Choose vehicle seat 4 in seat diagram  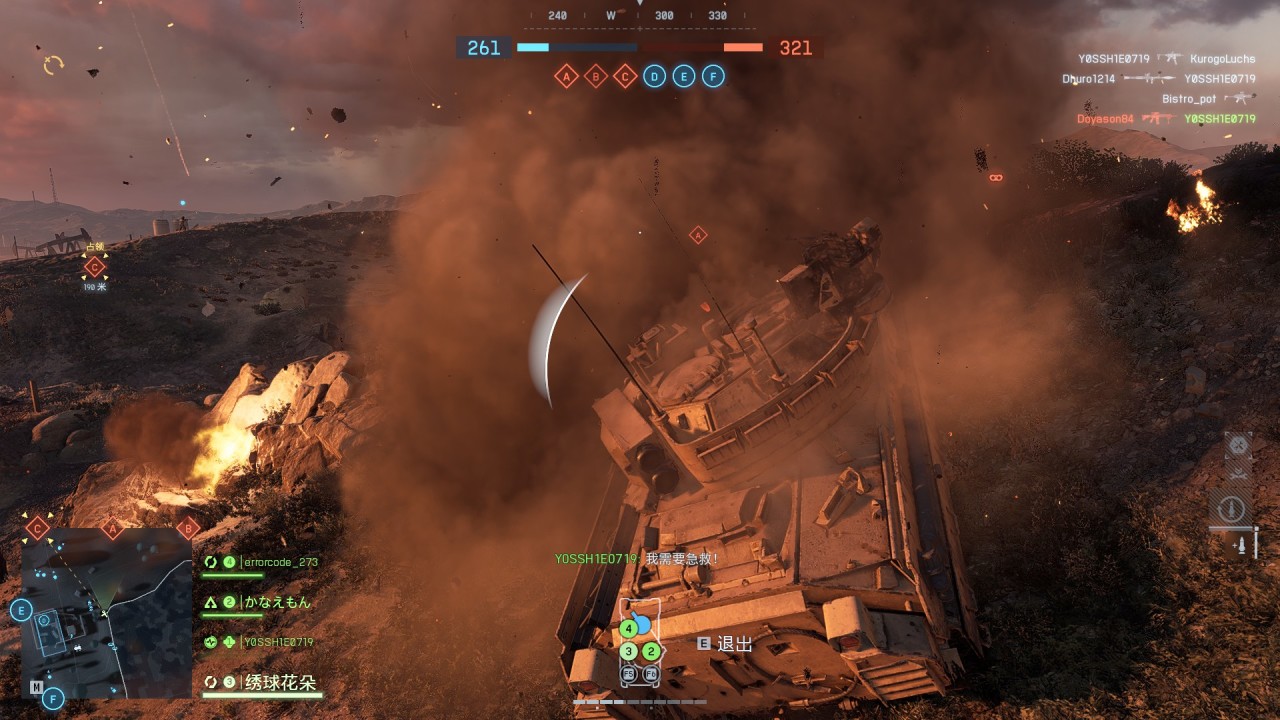628,629
